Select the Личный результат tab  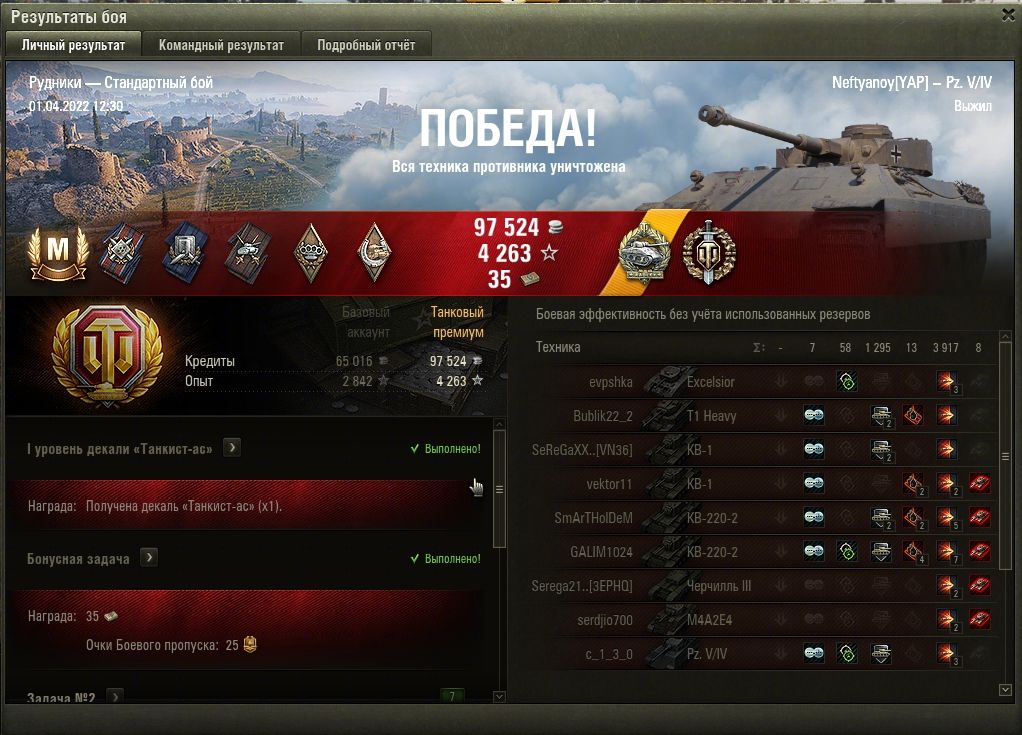click(x=74, y=45)
